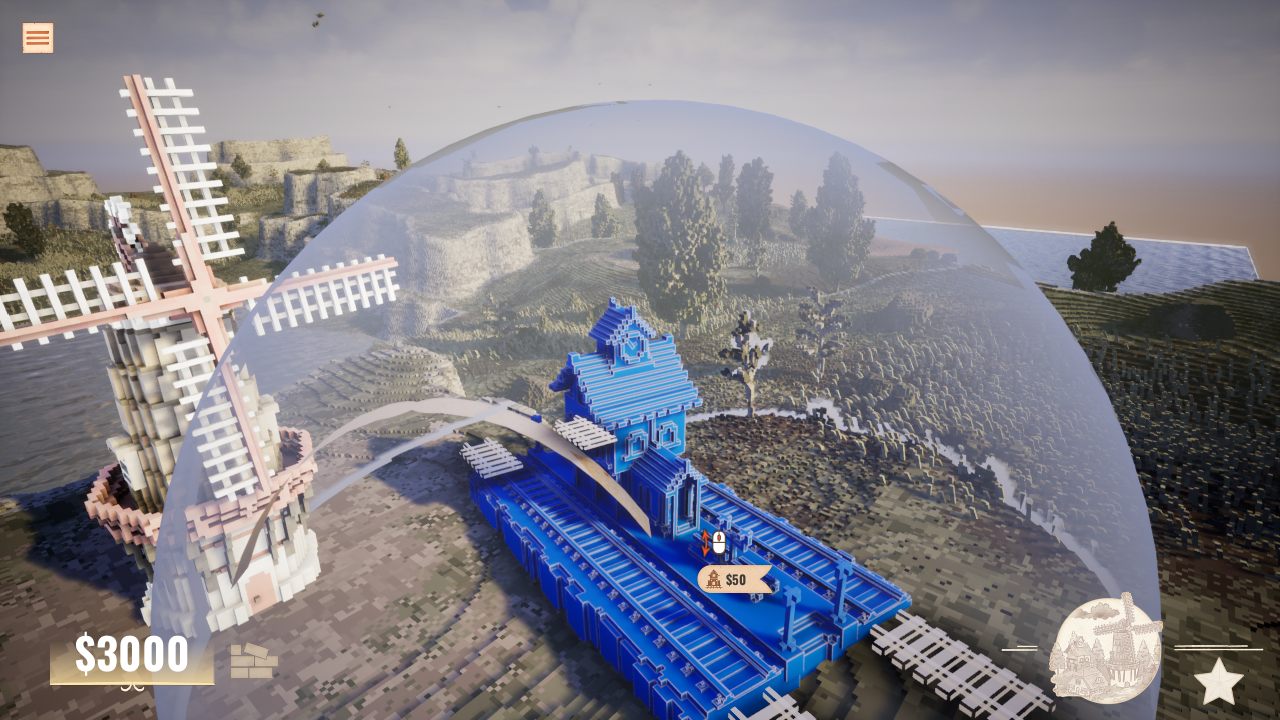Select the windmill village medallion

pos(1105,649)
